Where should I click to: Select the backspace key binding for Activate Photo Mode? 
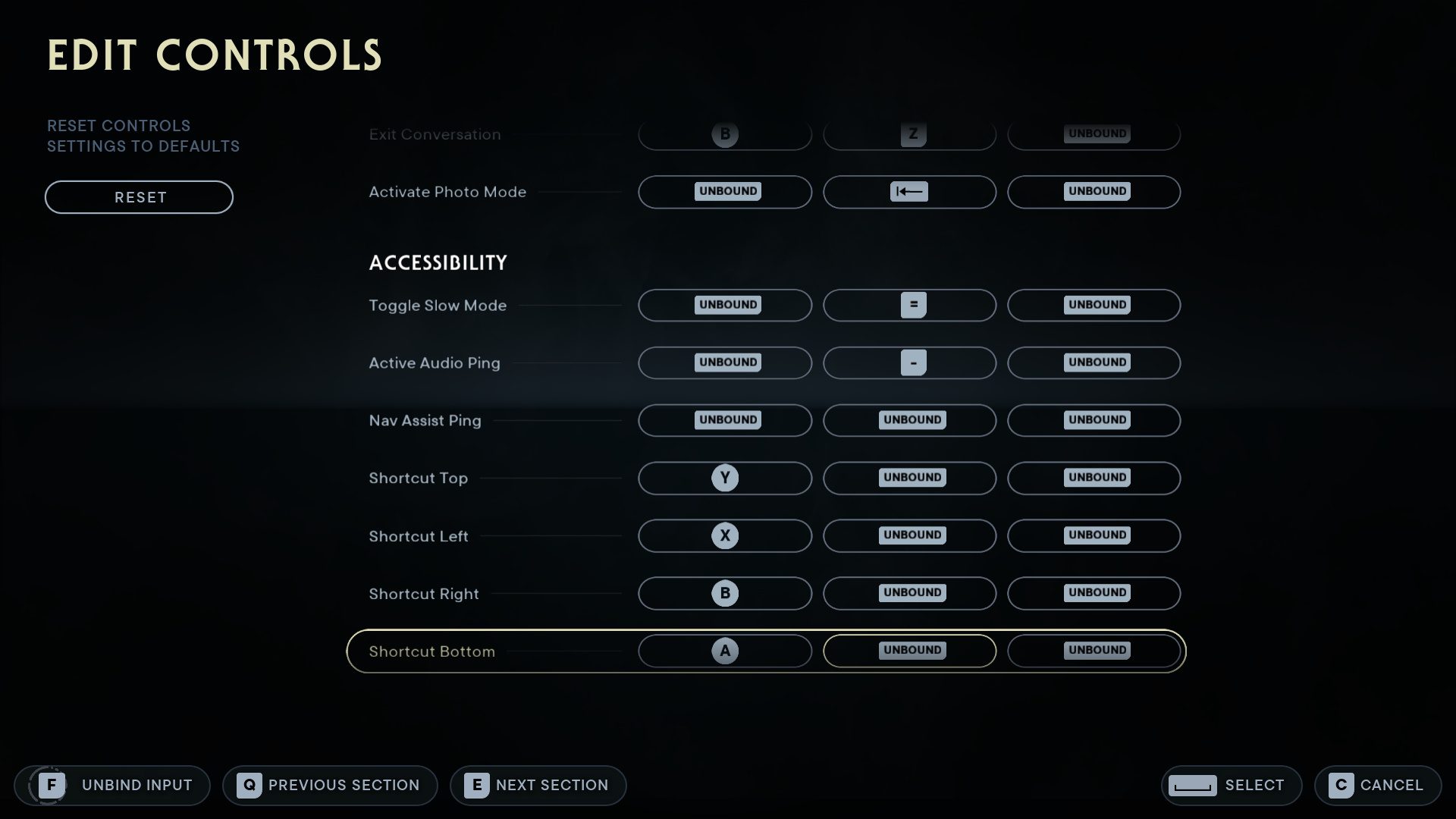click(x=909, y=192)
